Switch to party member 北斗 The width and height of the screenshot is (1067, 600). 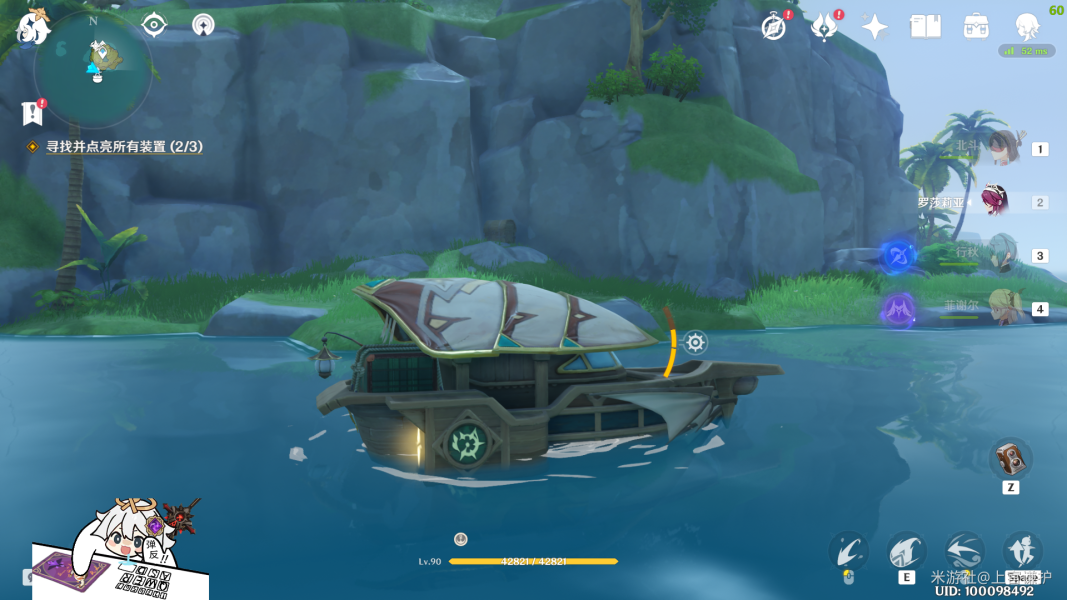click(1002, 148)
